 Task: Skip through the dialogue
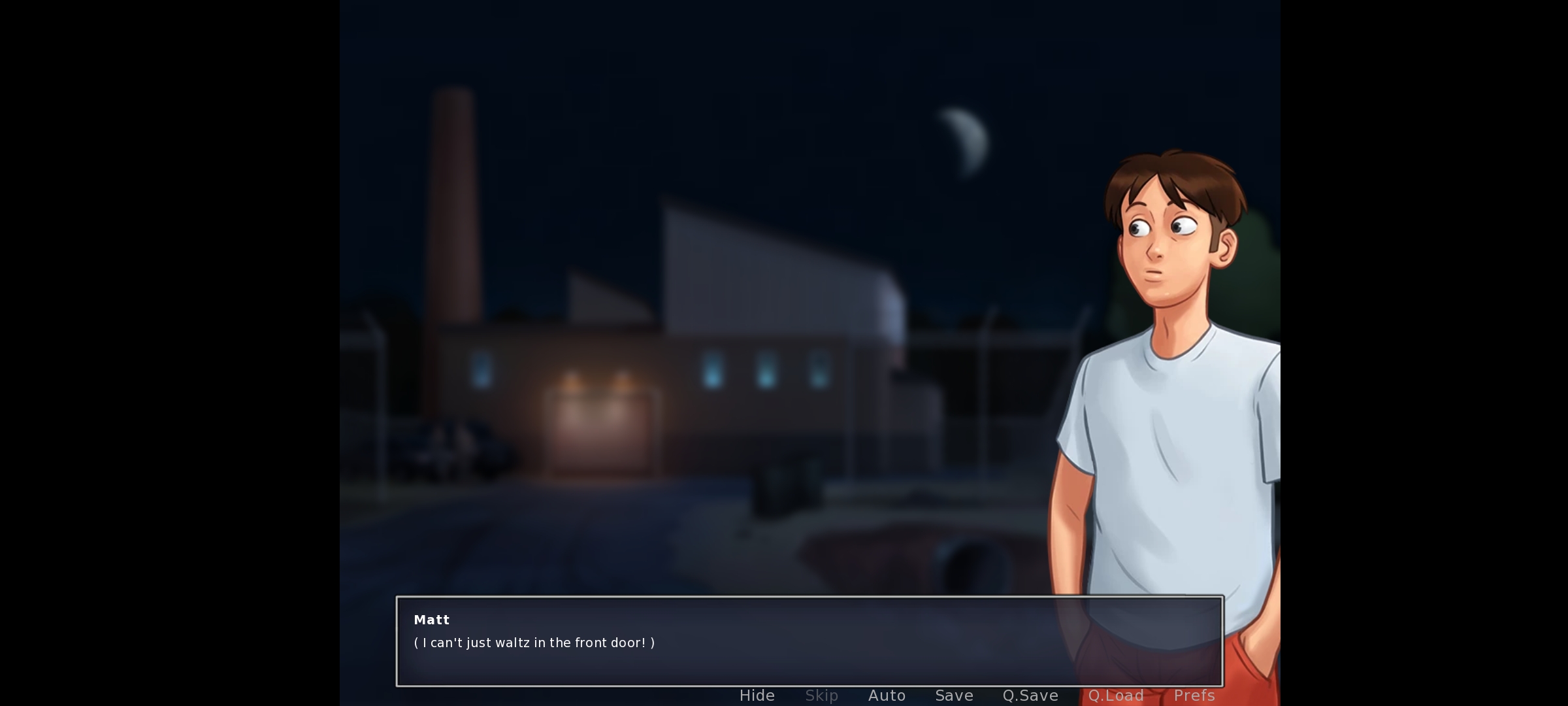[x=821, y=696]
